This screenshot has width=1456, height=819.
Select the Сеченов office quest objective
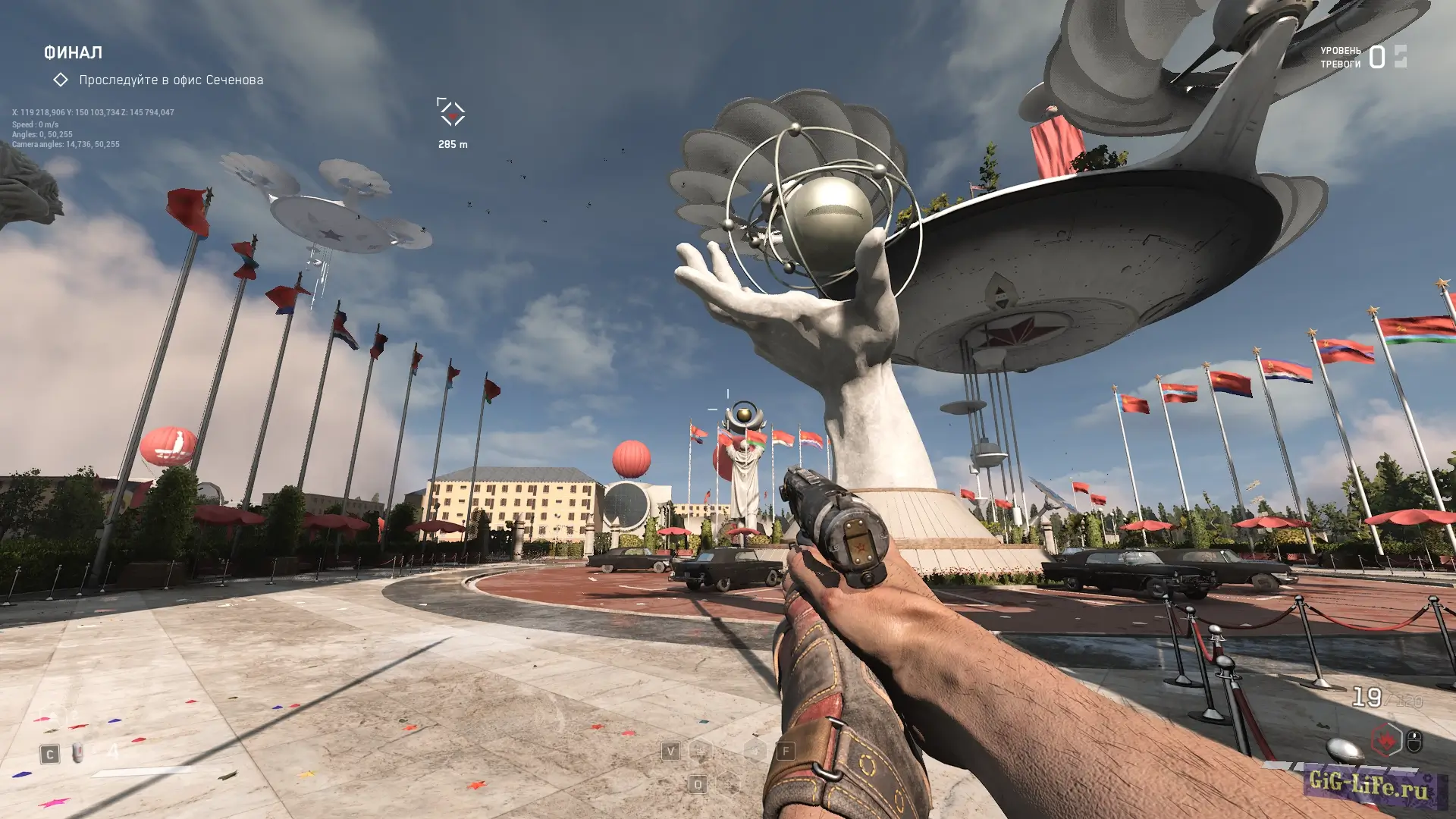171,80
